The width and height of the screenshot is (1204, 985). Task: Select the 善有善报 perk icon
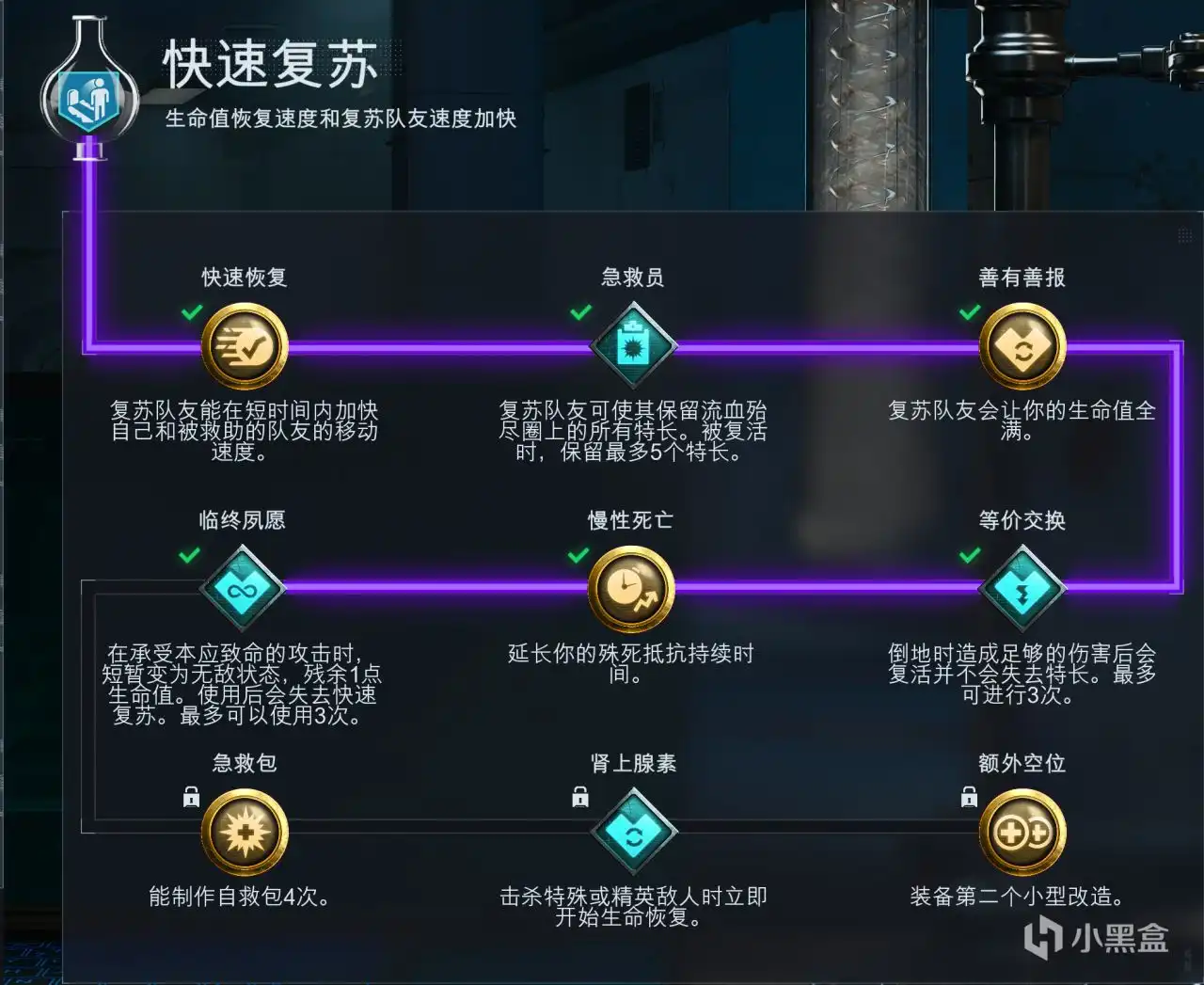coord(1022,344)
